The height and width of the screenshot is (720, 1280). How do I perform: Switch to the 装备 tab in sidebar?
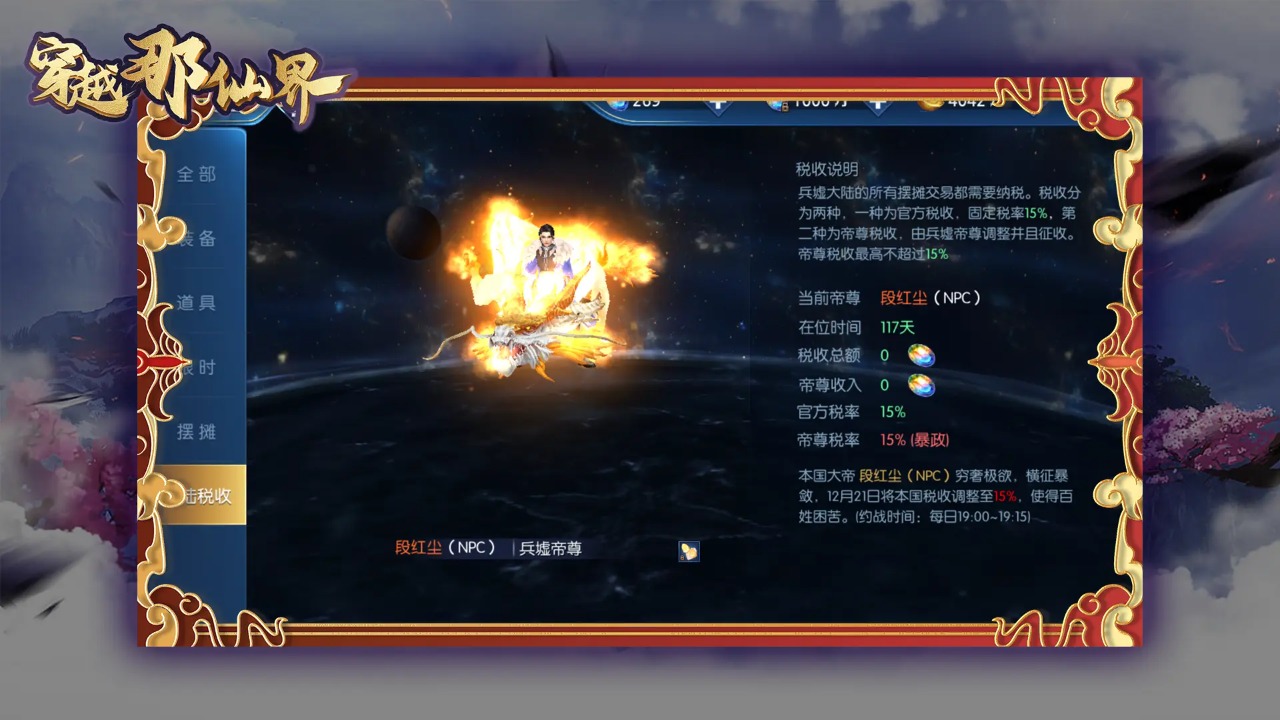(200, 237)
